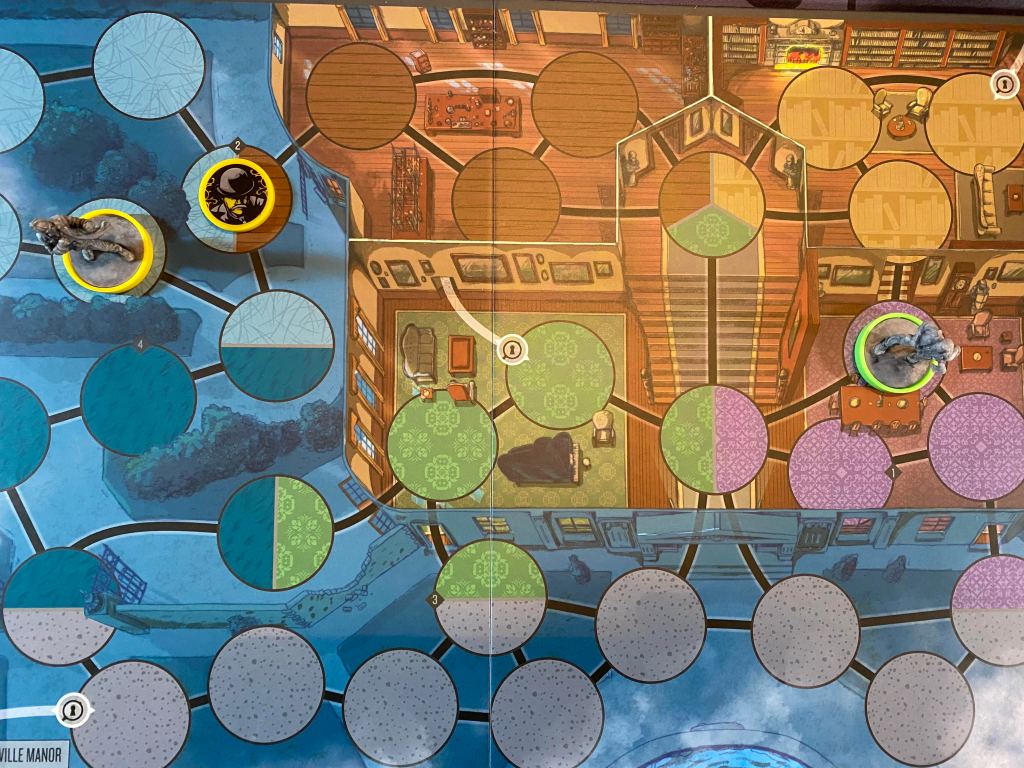Image resolution: width=1024 pixels, height=768 pixels.
Task: Select the keyhole marker above the Manor label
Action: [x=72, y=709]
